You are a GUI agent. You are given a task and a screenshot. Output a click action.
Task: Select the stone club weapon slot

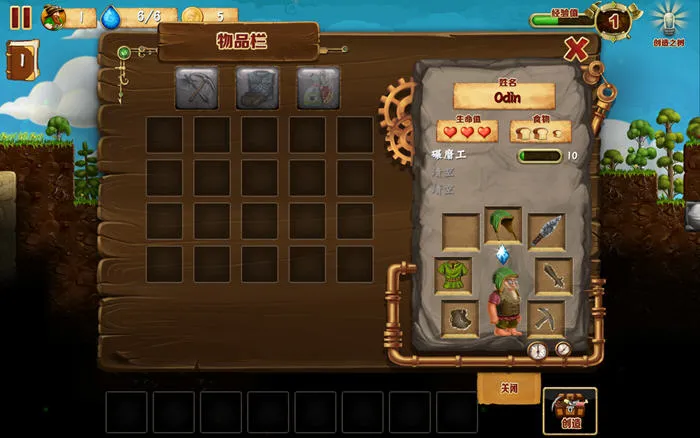click(546, 231)
